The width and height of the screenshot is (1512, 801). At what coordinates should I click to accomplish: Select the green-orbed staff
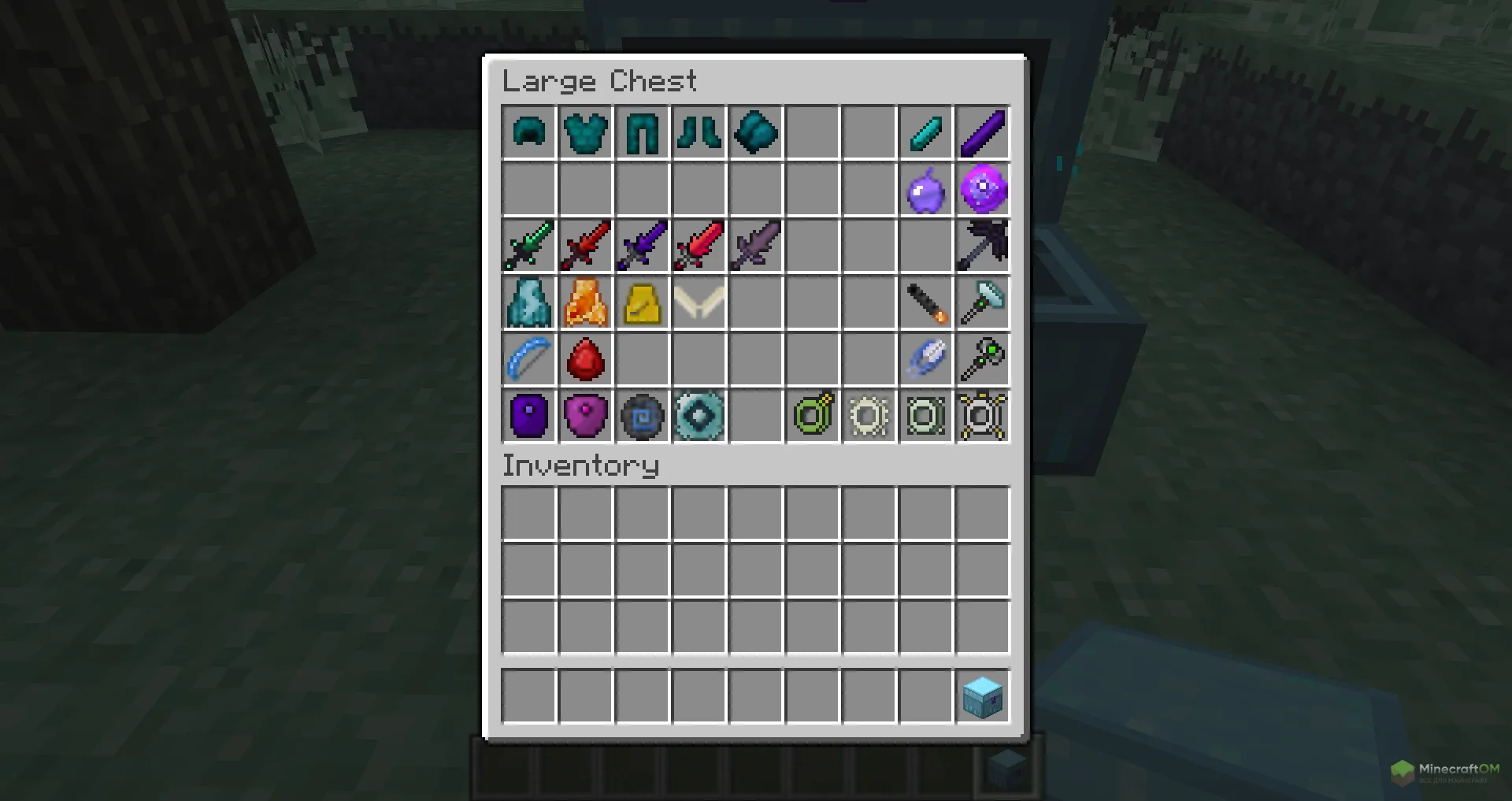pos(983,360)
